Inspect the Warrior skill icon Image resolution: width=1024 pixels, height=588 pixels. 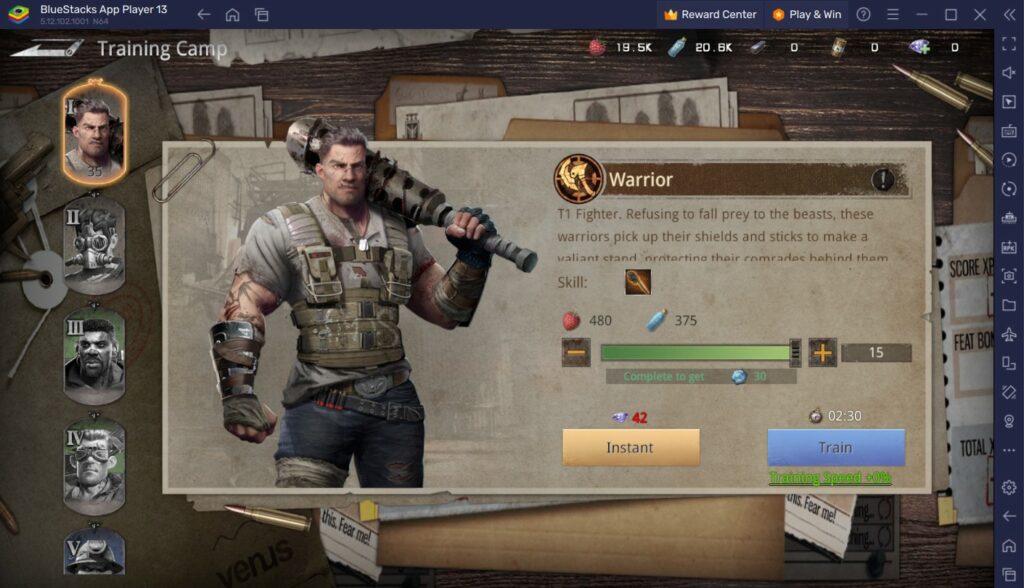[638, 282]
